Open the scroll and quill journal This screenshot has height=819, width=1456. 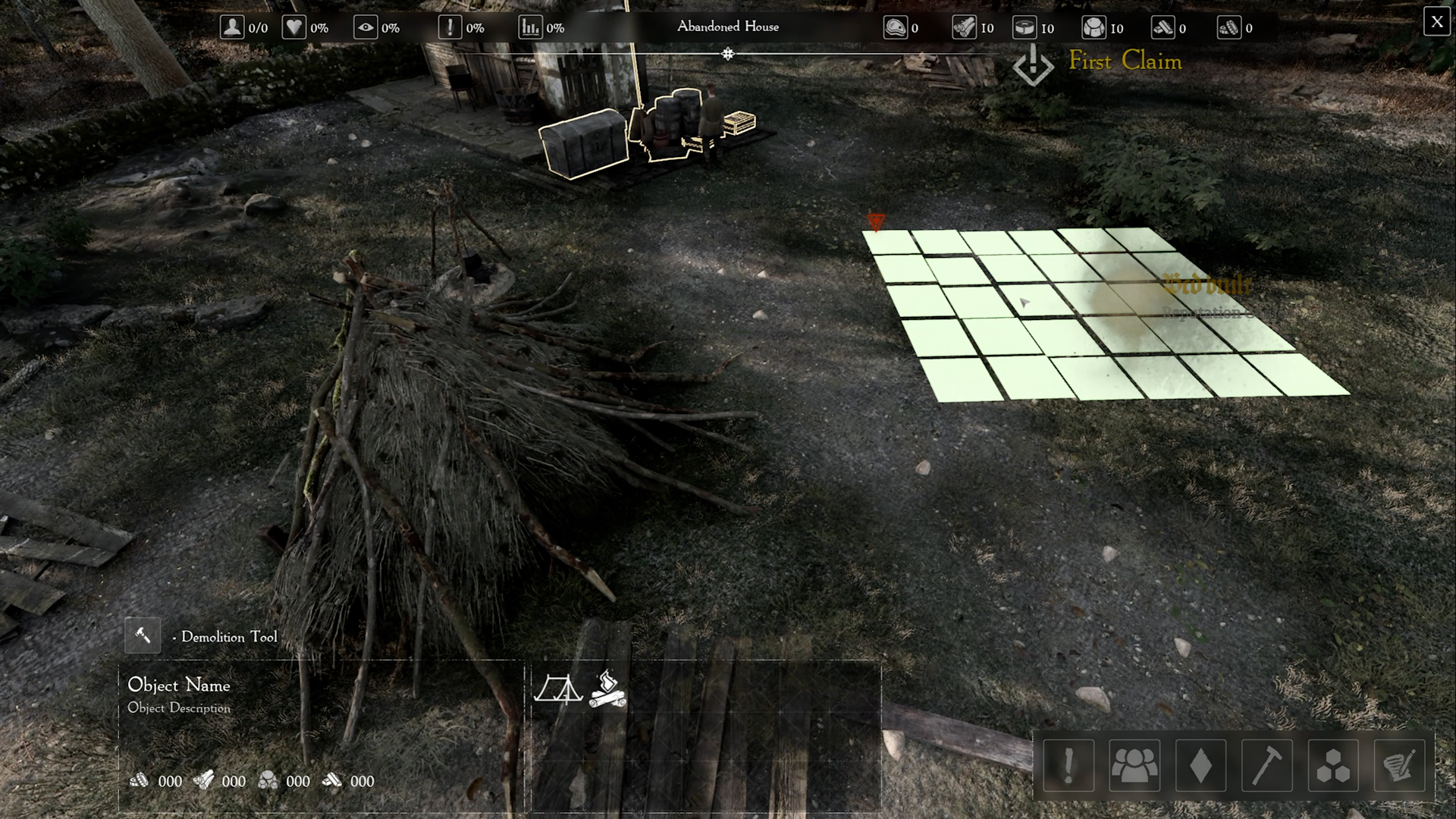(1398, 765)
